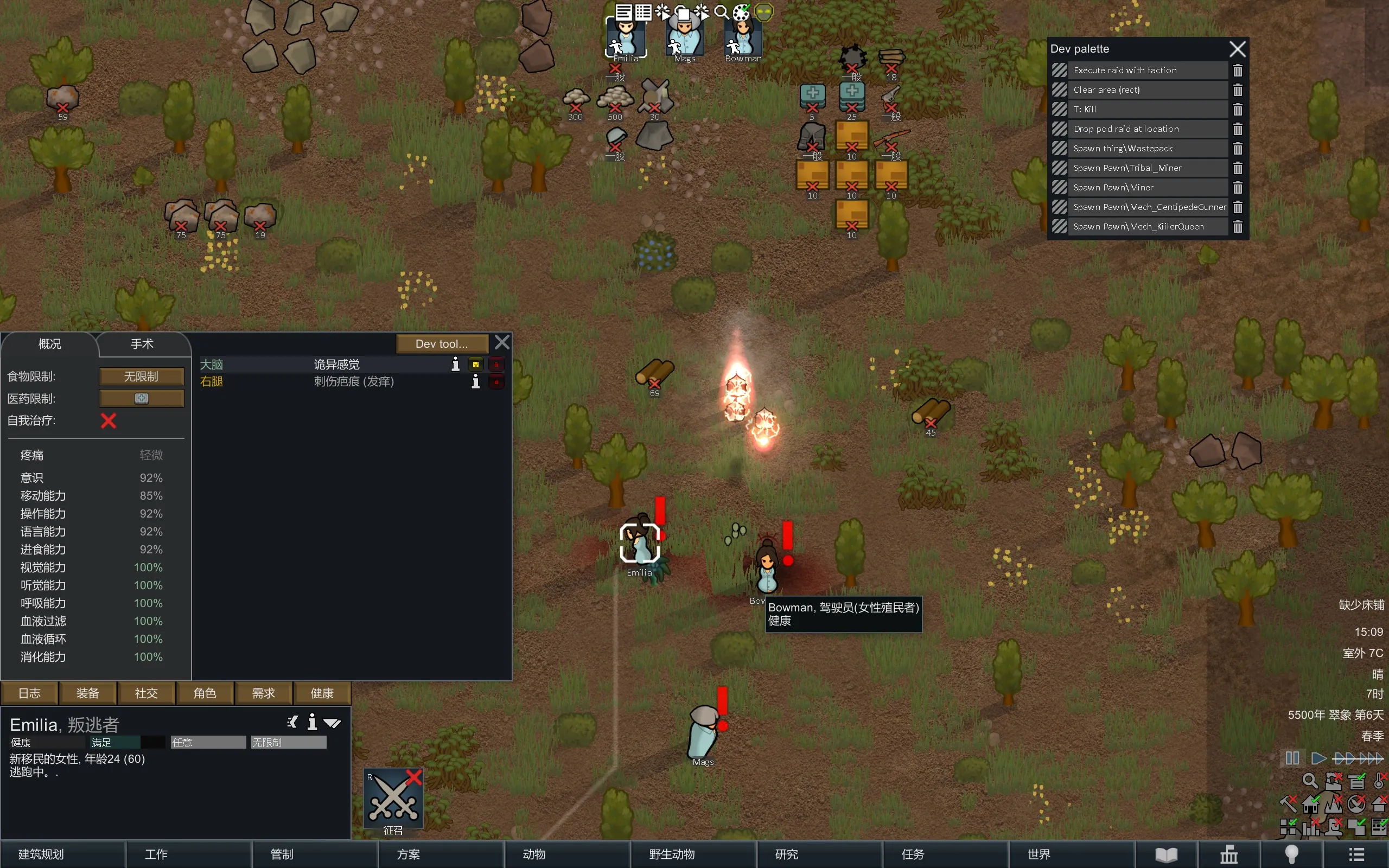Open the Dev tool... button

[x=441, y=344]
